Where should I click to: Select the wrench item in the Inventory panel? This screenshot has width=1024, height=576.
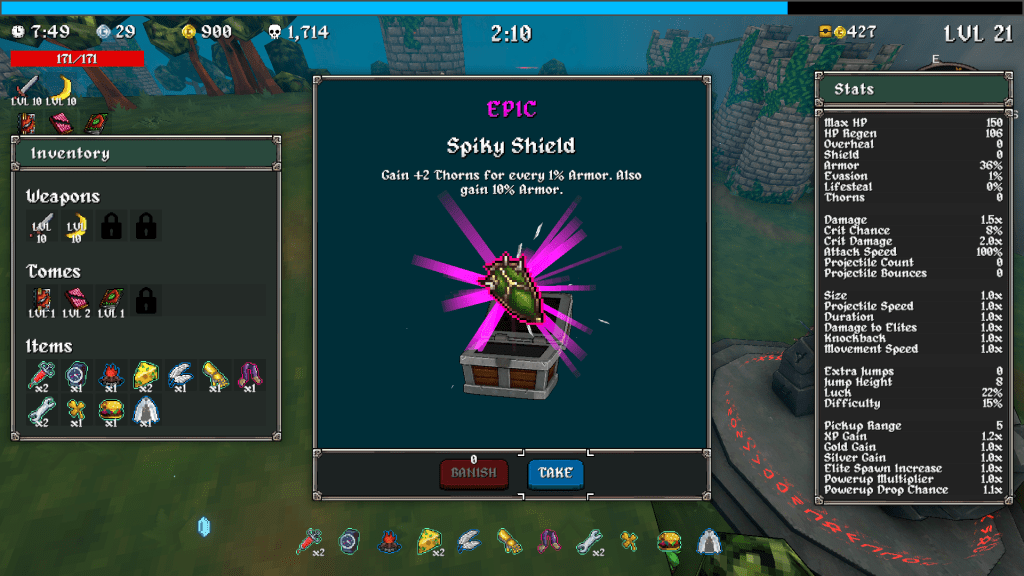pyautogui.click(x=41, y=410)
